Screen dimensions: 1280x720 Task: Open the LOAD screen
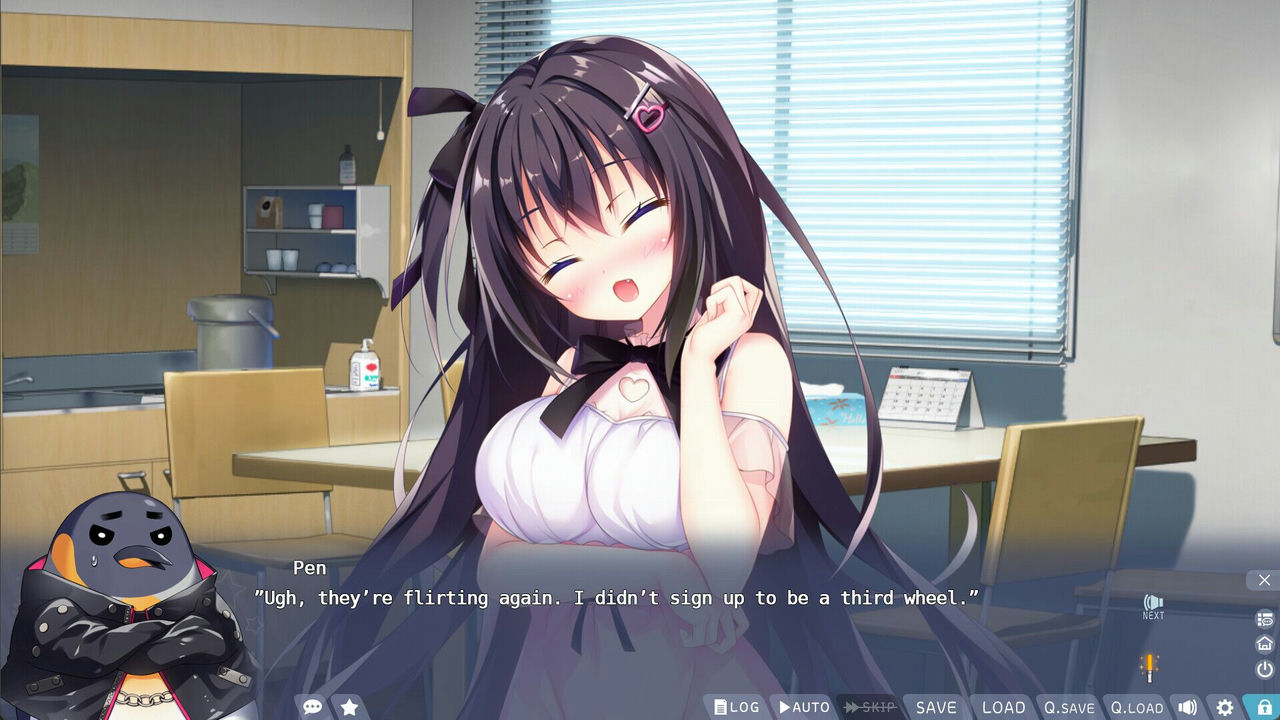(1003, 706)
